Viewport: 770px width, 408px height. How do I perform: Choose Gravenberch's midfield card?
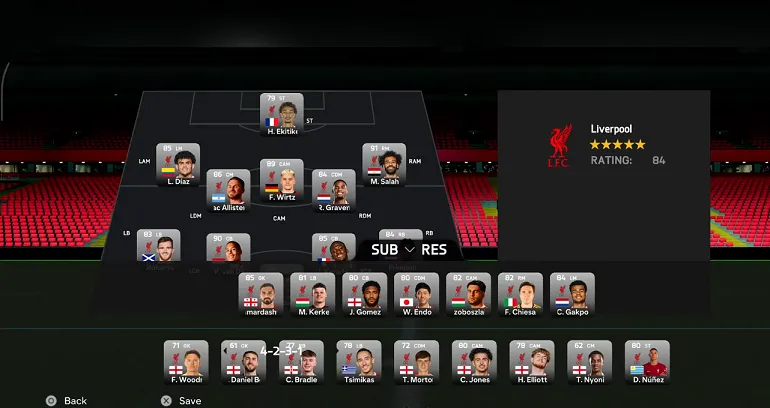pos(334,190)
